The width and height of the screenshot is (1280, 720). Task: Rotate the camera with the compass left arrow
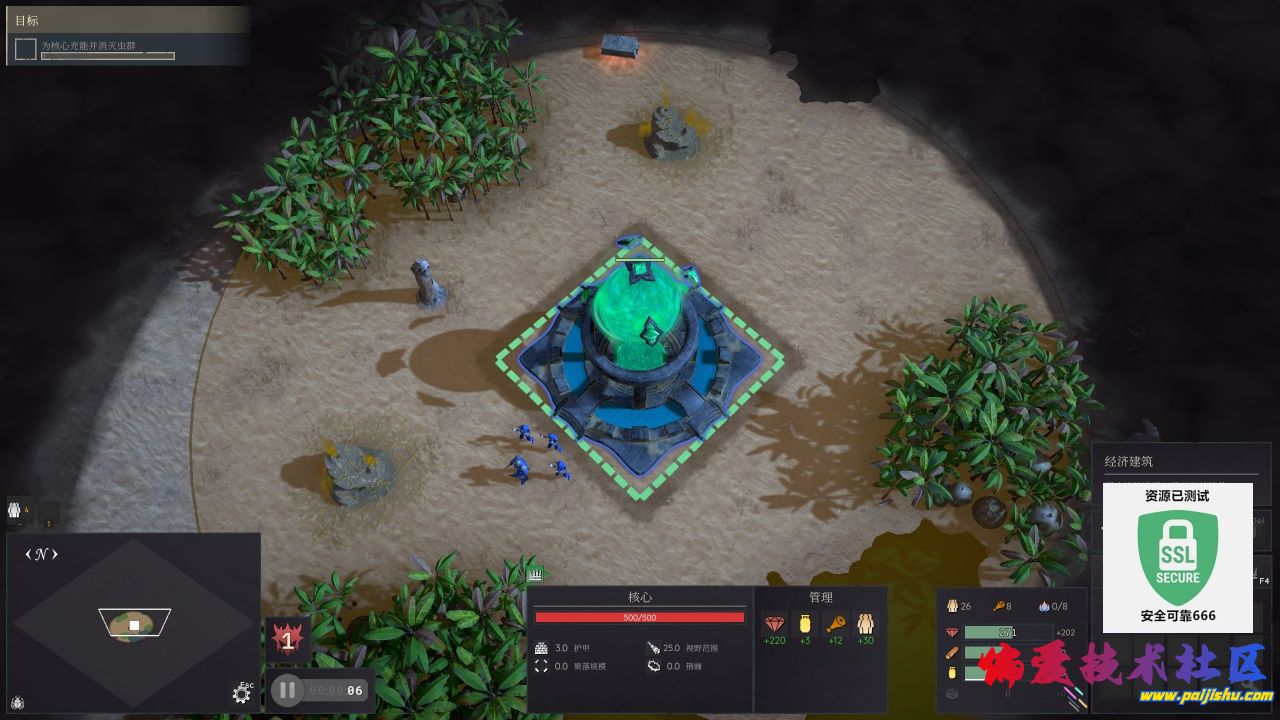click(29, 554)
